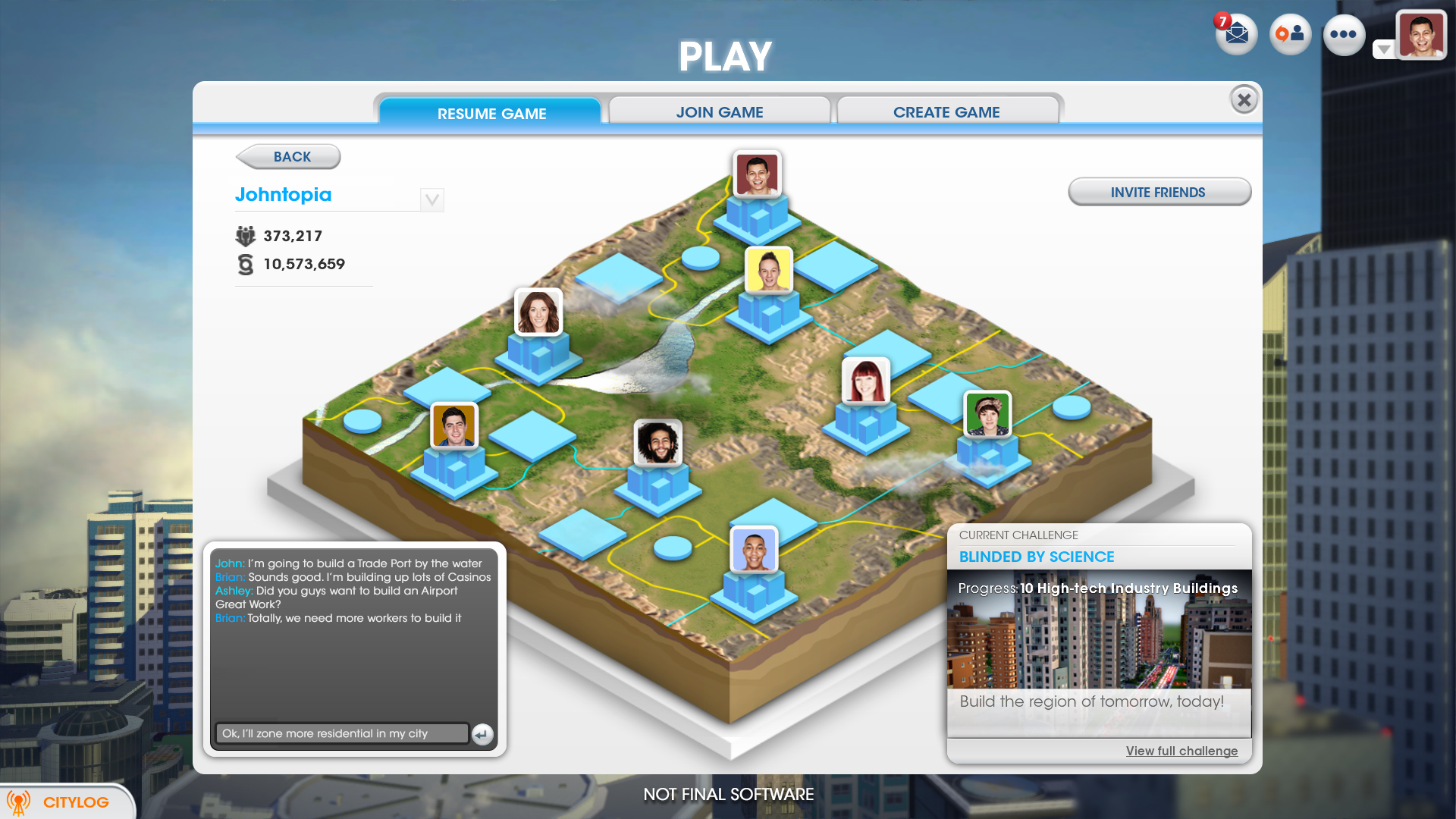Click the Simoleons currency icon
1456x819 pixels.
coord(246,264)
